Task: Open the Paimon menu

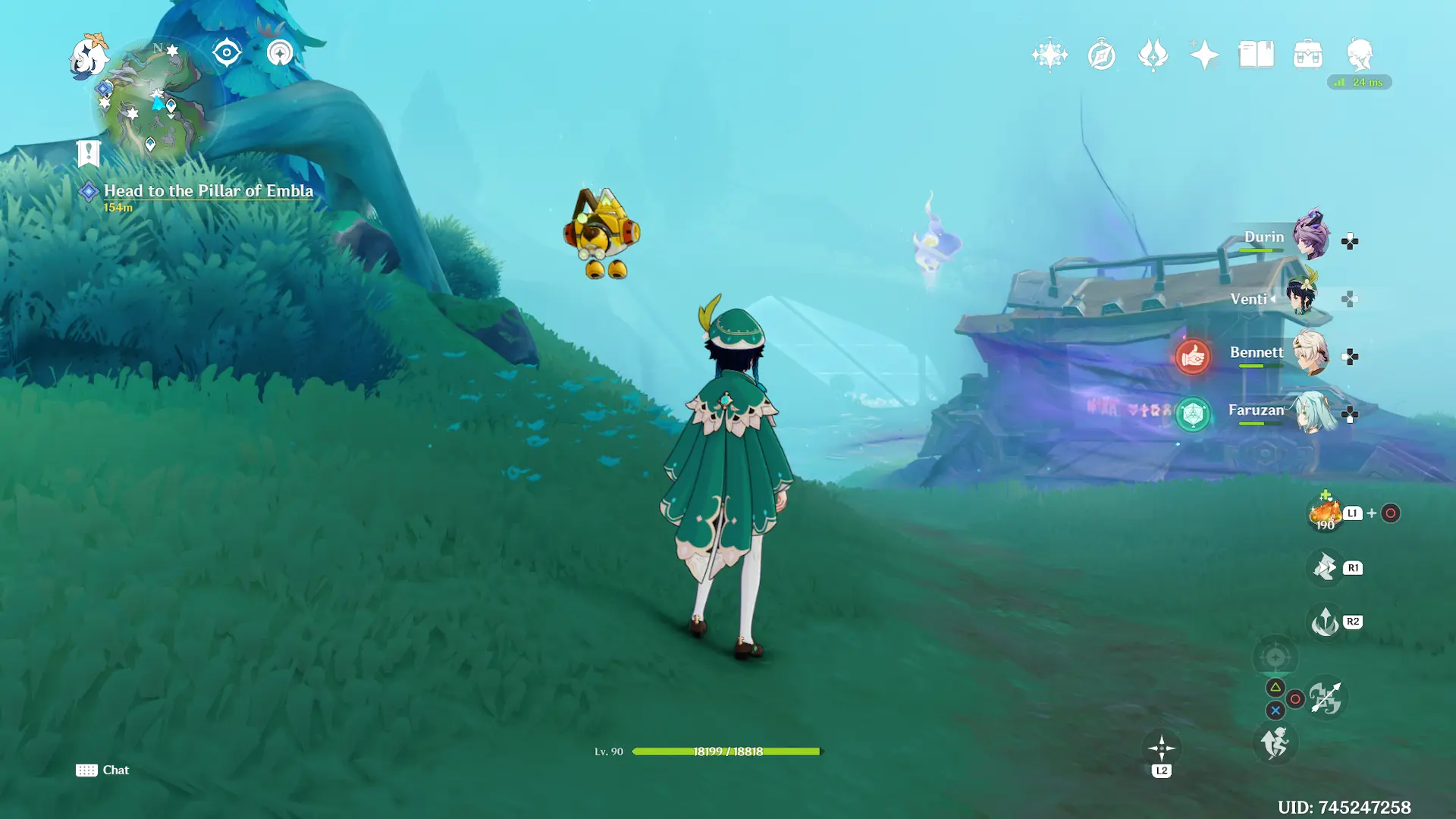Action: [89, 56]
